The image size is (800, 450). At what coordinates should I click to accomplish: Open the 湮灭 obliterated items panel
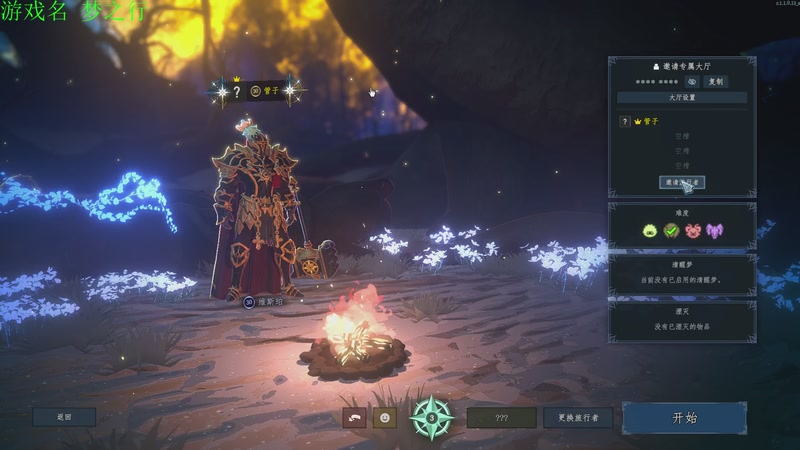(x=682, y=320)
